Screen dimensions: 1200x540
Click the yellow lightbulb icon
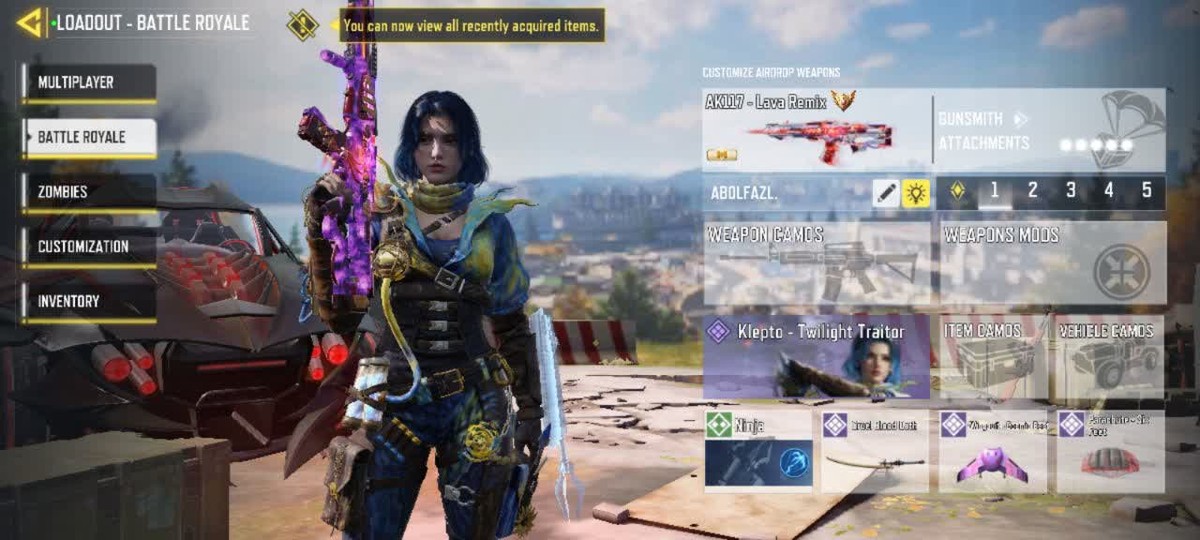coord(916,193)
